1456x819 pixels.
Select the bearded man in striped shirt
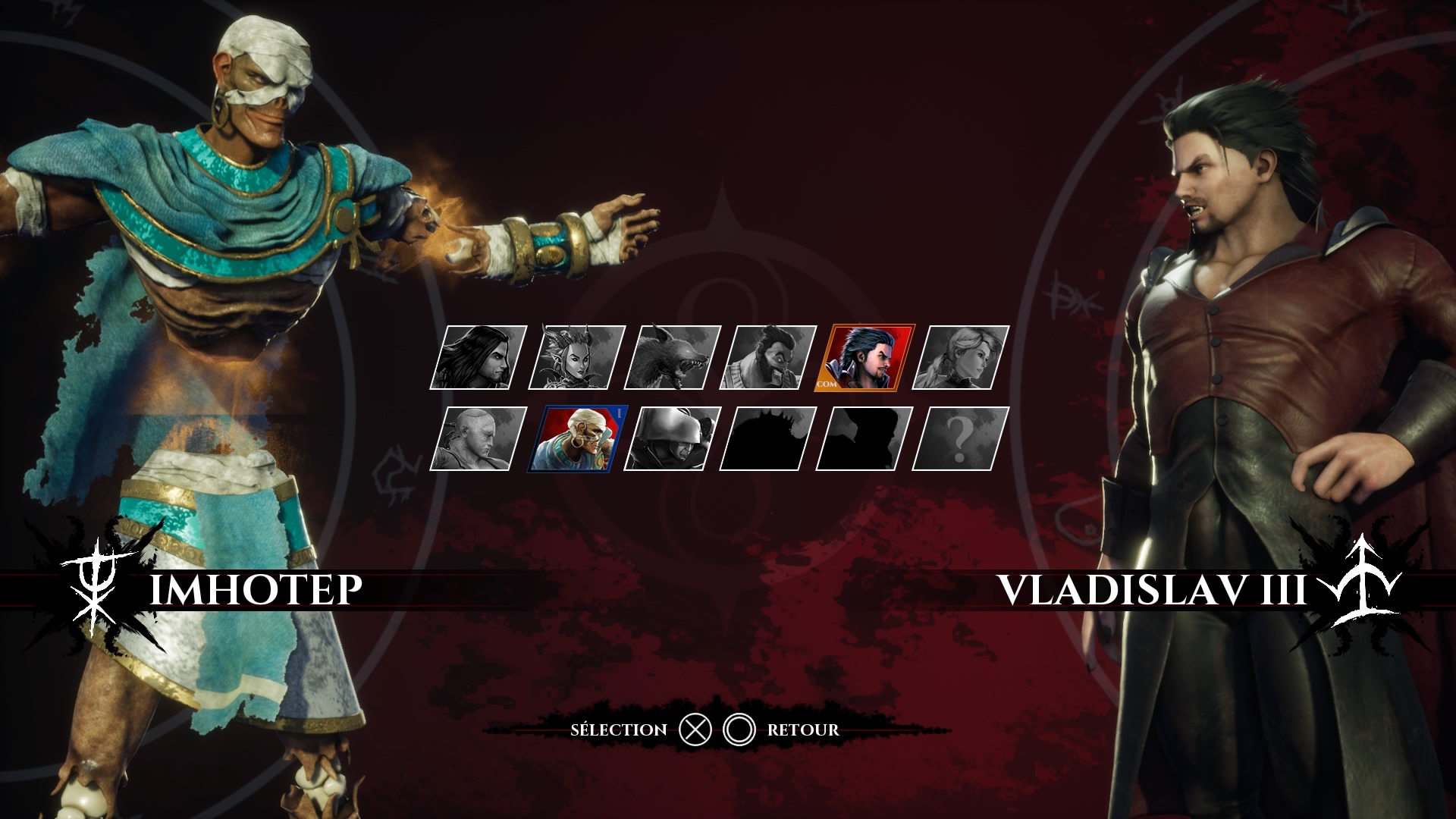768,358
